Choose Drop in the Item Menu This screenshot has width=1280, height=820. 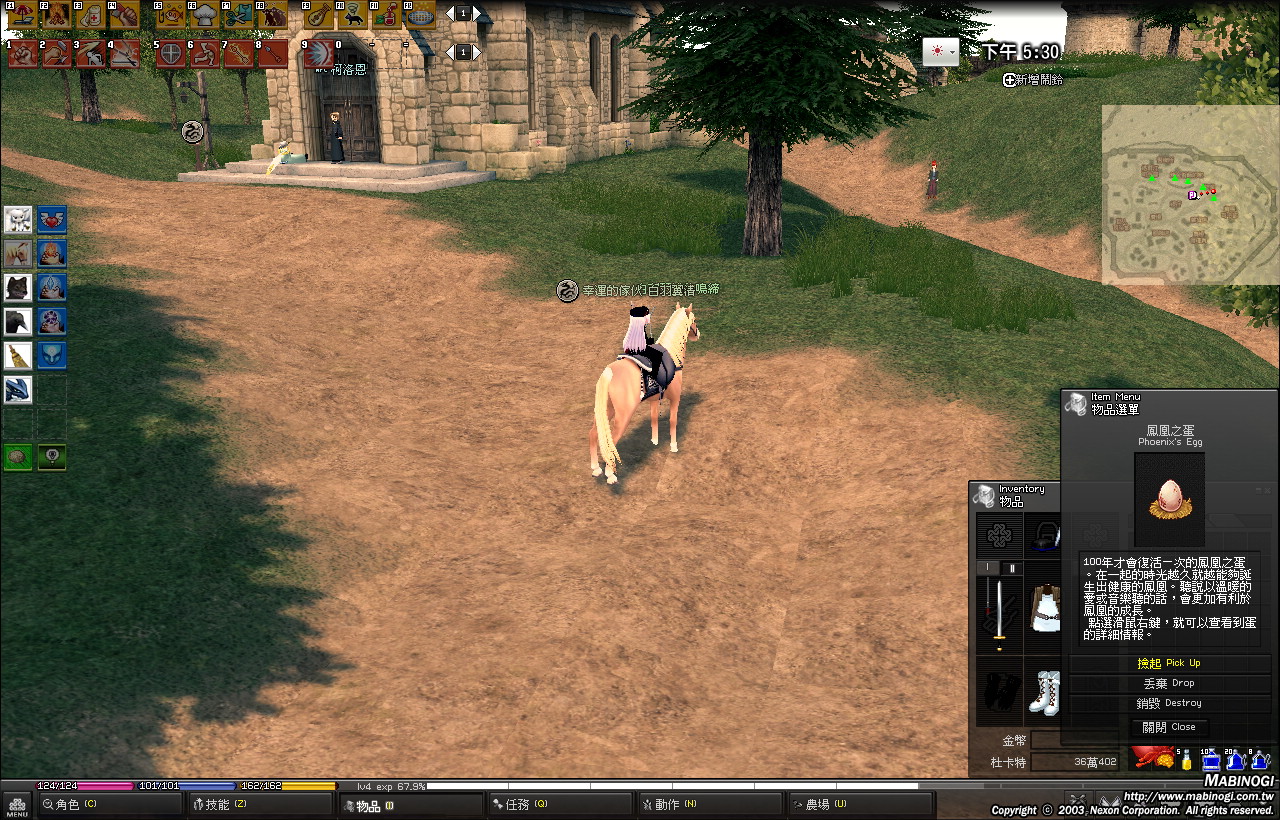point(1168,683)
